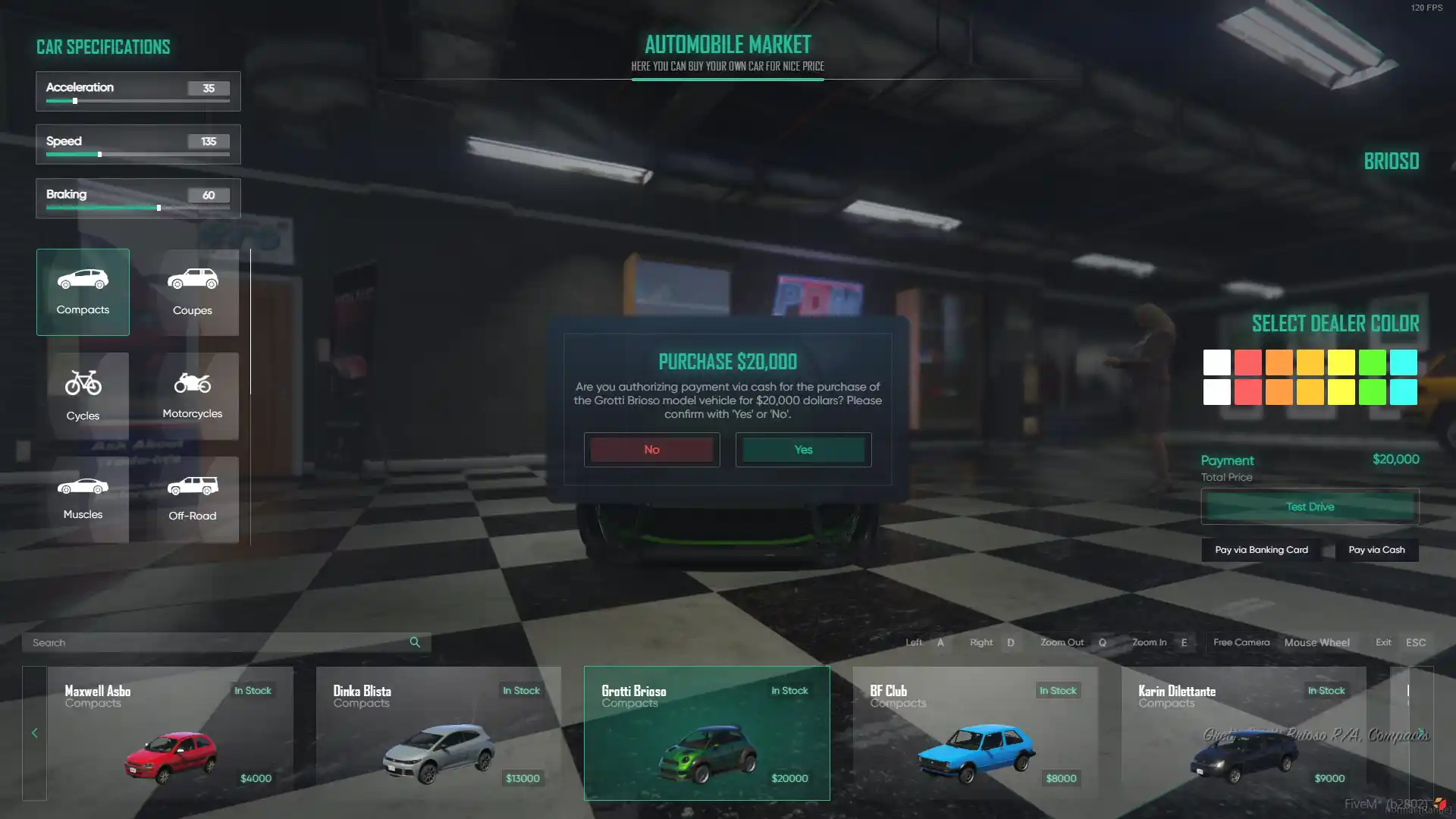Choose the BF Club car card
This screenshot has height=819, width=1456.
click(975, 733)
